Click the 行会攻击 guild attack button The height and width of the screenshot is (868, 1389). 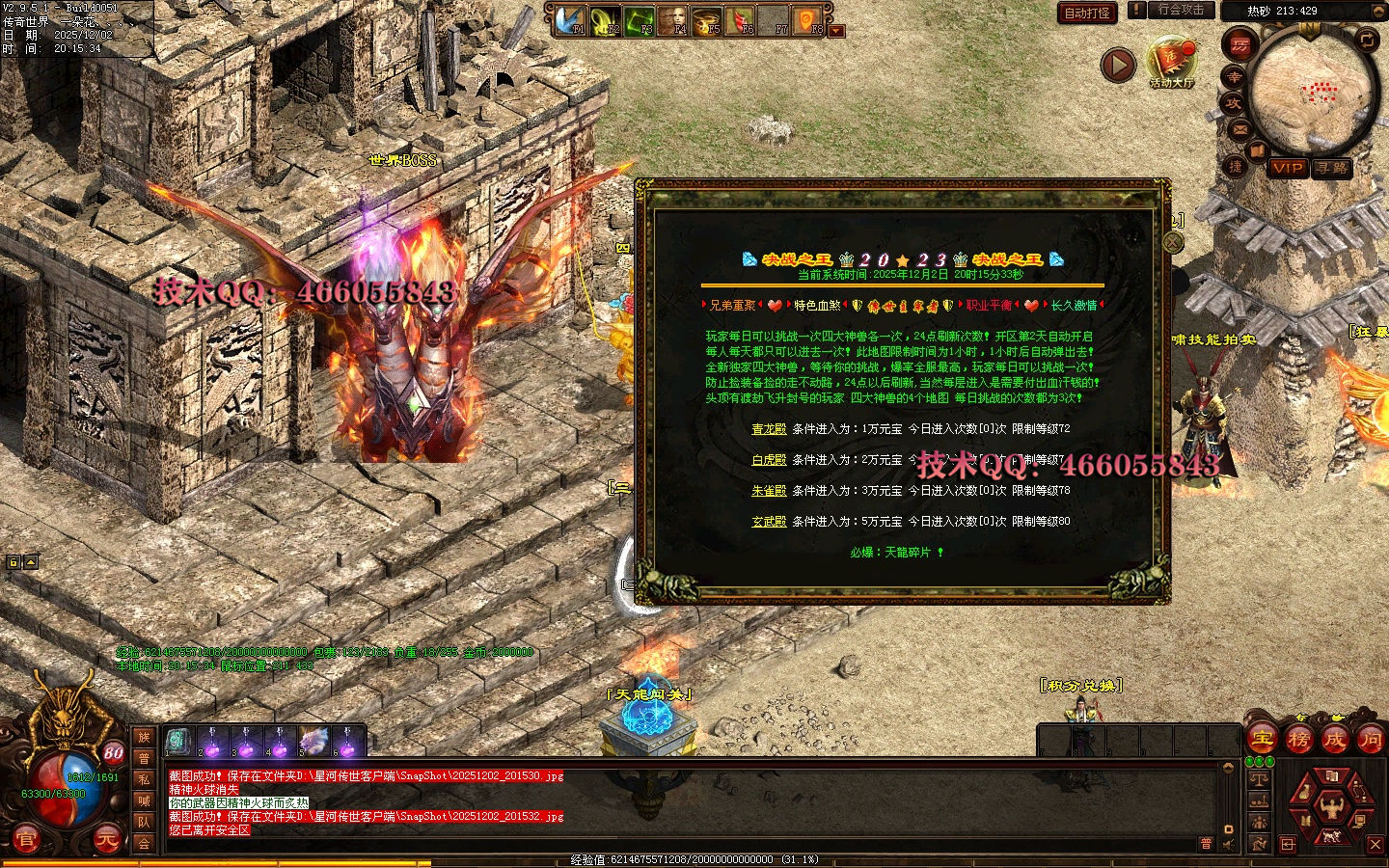point(1180,11)
